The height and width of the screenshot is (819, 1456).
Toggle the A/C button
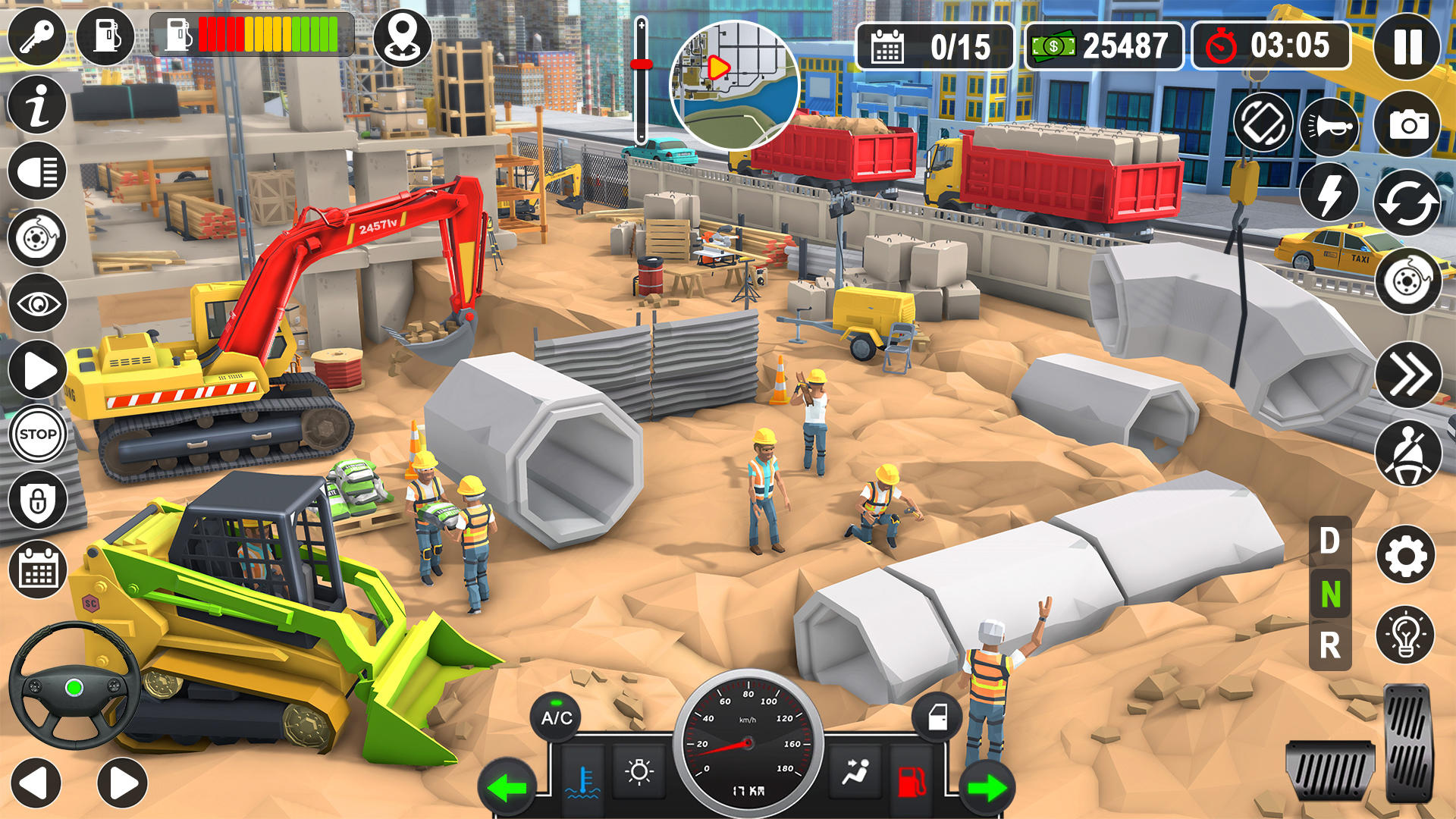coord(555,716)
